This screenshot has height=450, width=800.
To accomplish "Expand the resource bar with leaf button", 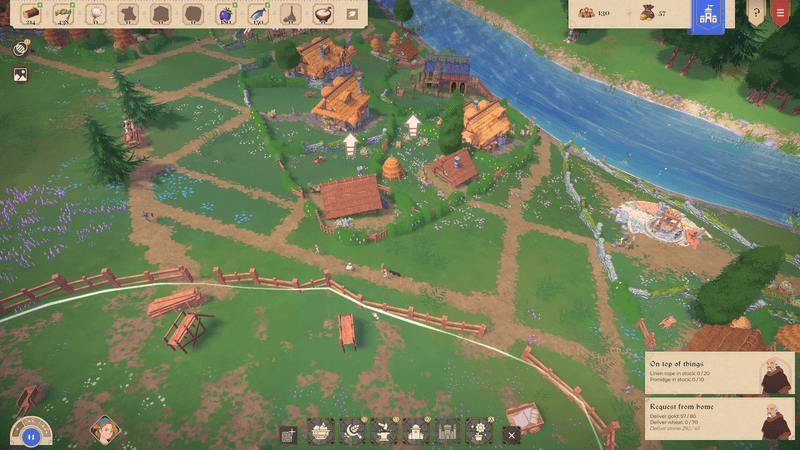I will click(x=352, y=14).
